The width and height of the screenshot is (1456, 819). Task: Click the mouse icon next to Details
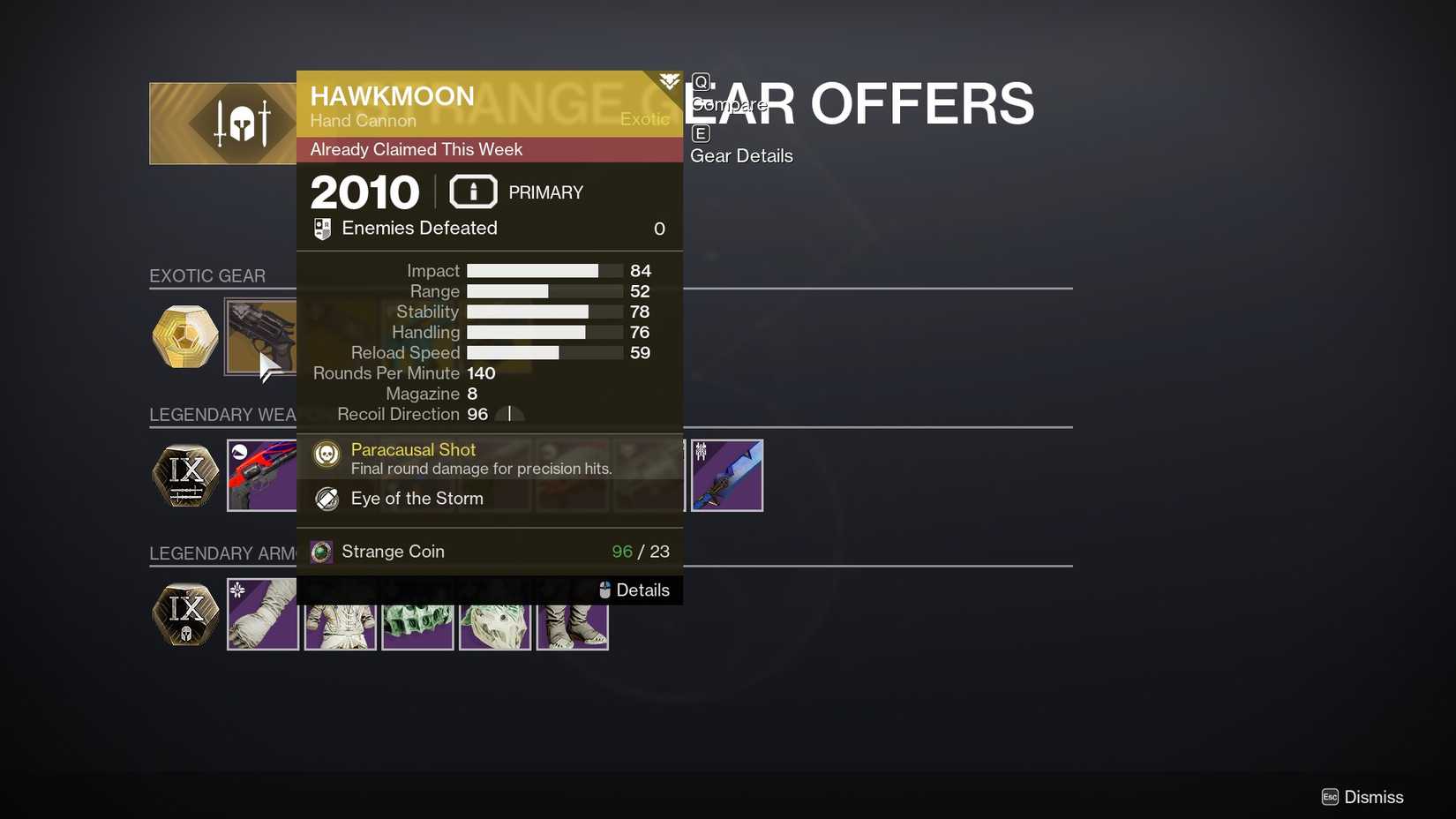click(604, 590)
